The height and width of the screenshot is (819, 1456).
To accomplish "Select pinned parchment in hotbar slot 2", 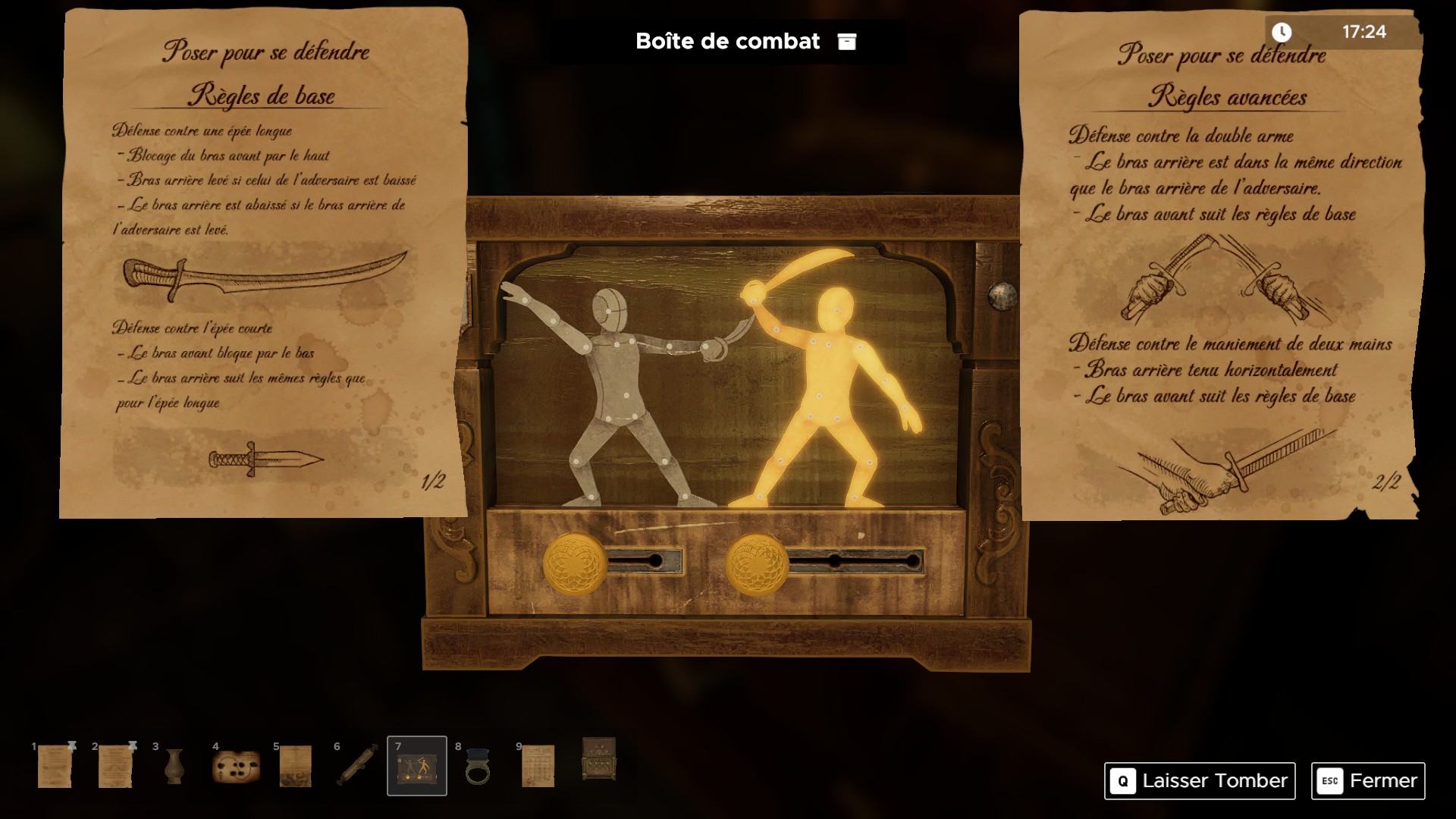I will click(115, 766).
